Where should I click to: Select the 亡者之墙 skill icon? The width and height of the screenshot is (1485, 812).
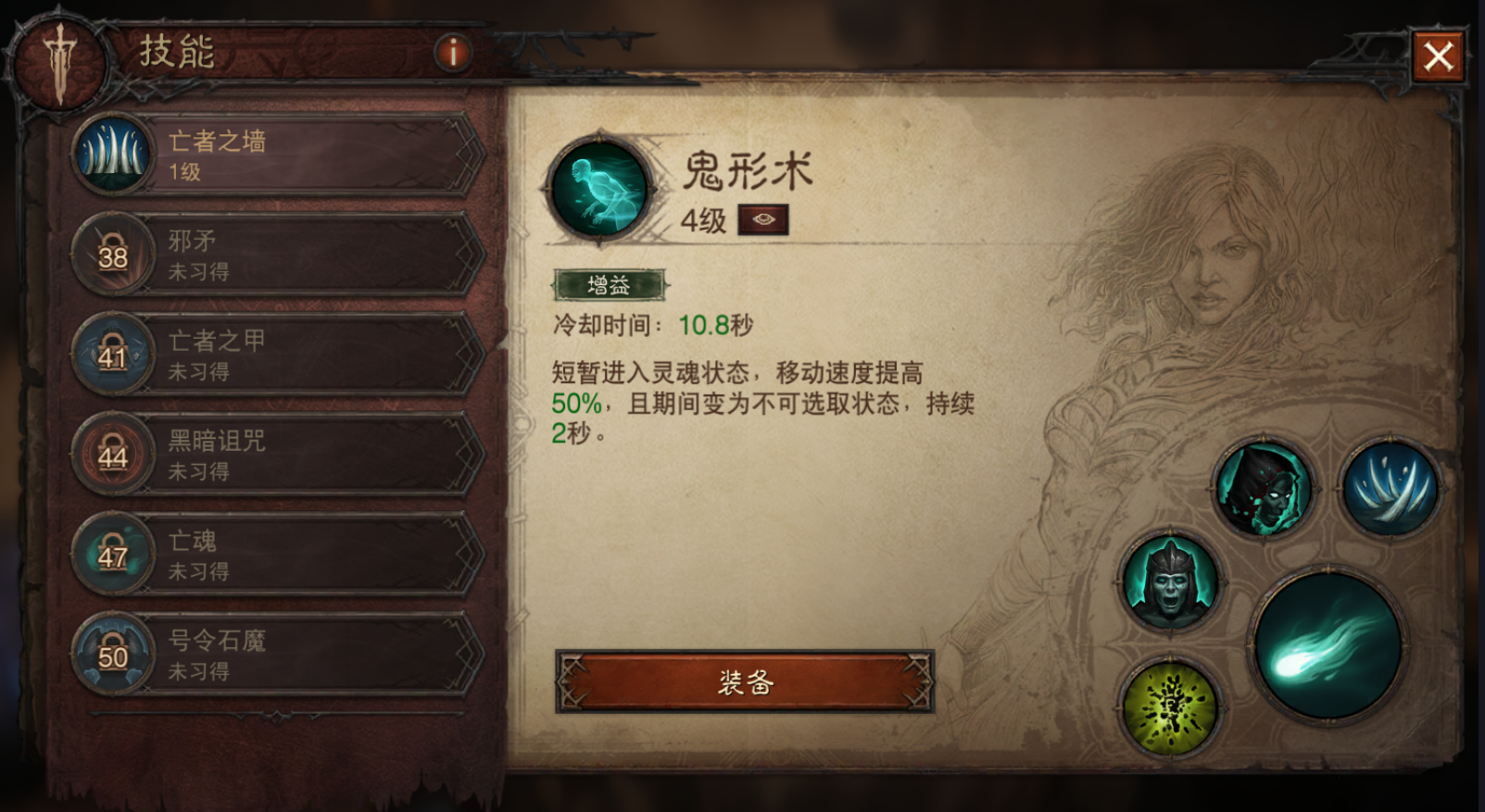[x=113, y=155]
